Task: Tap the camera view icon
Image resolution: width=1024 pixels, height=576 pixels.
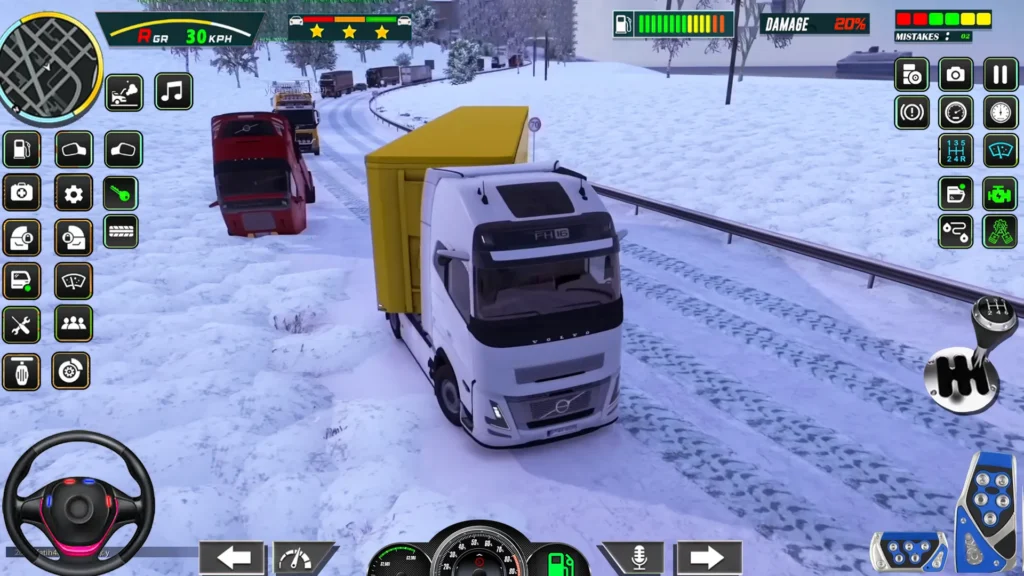Action: tap(956, 73)
